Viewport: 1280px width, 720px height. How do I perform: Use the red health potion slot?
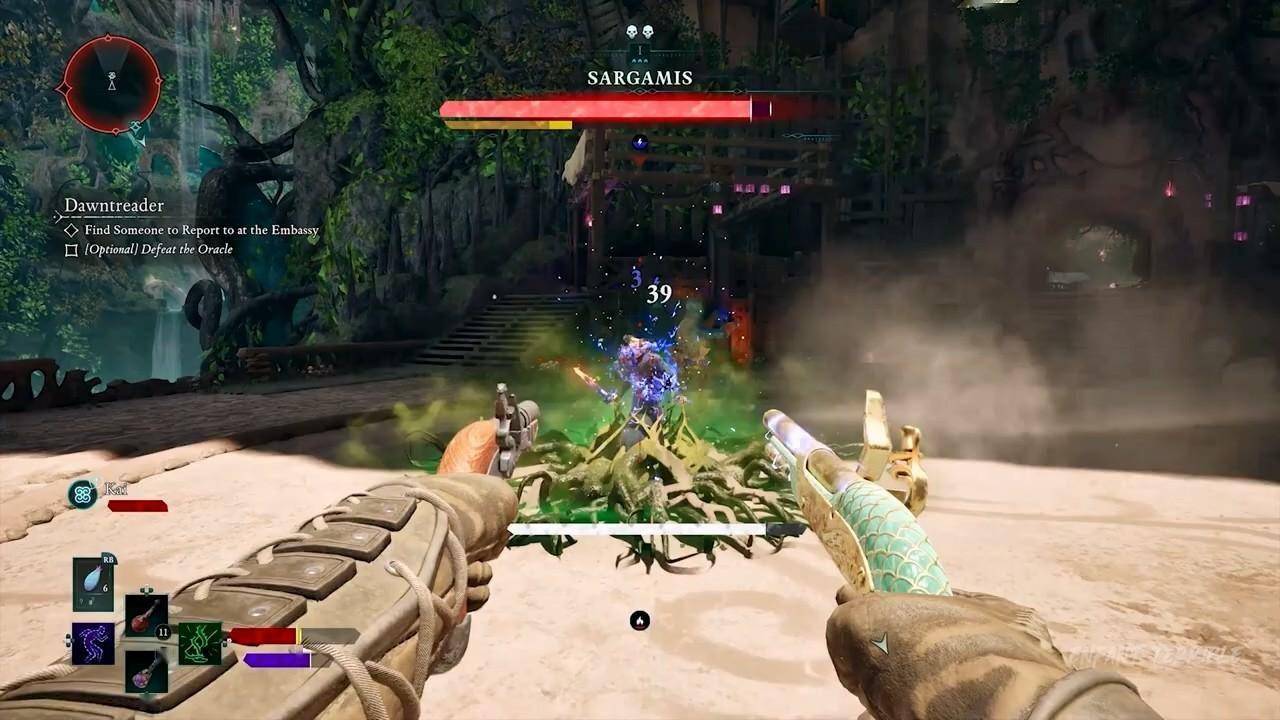(x=146, y=615)
